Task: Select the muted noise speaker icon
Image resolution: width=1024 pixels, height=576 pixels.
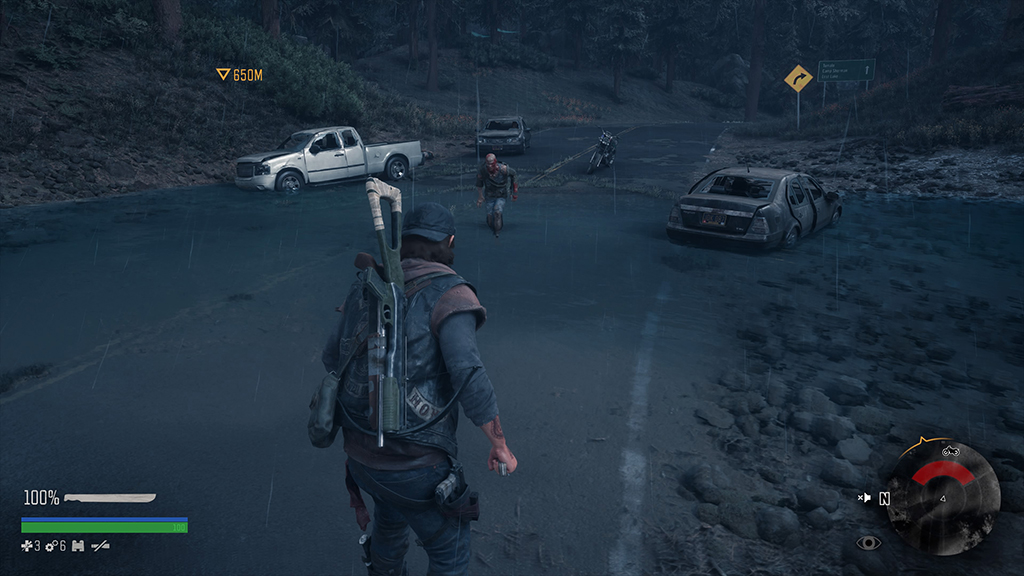Action: [x=864, y=497]
